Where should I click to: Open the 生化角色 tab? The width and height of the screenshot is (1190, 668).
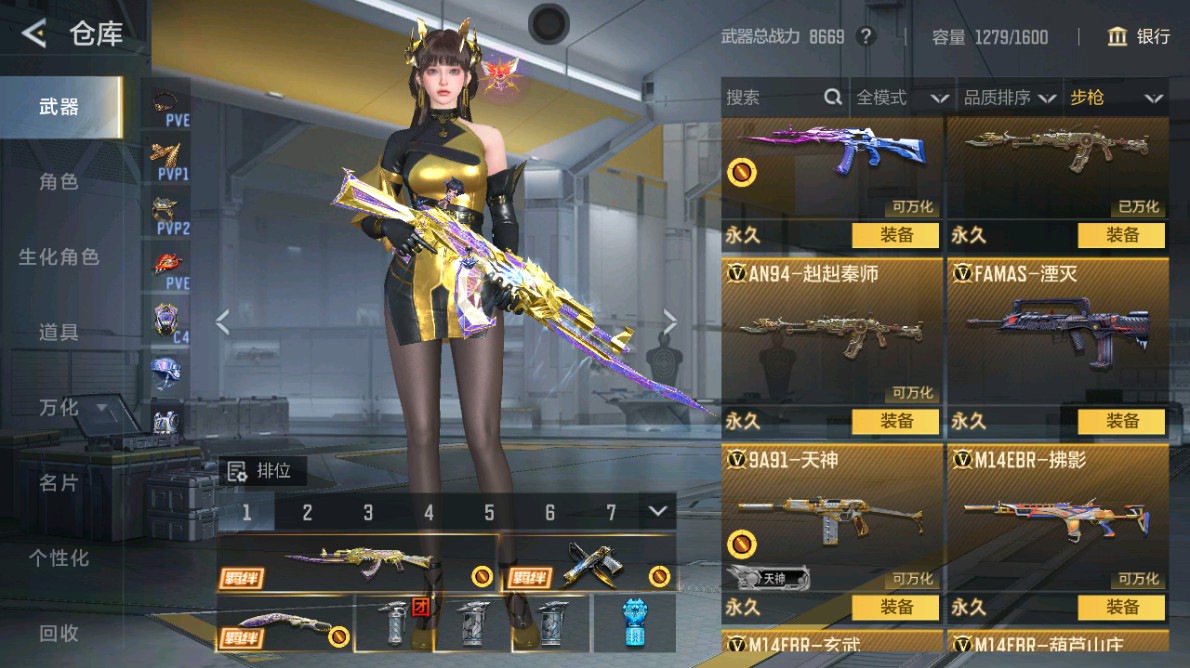click(59, 257)
